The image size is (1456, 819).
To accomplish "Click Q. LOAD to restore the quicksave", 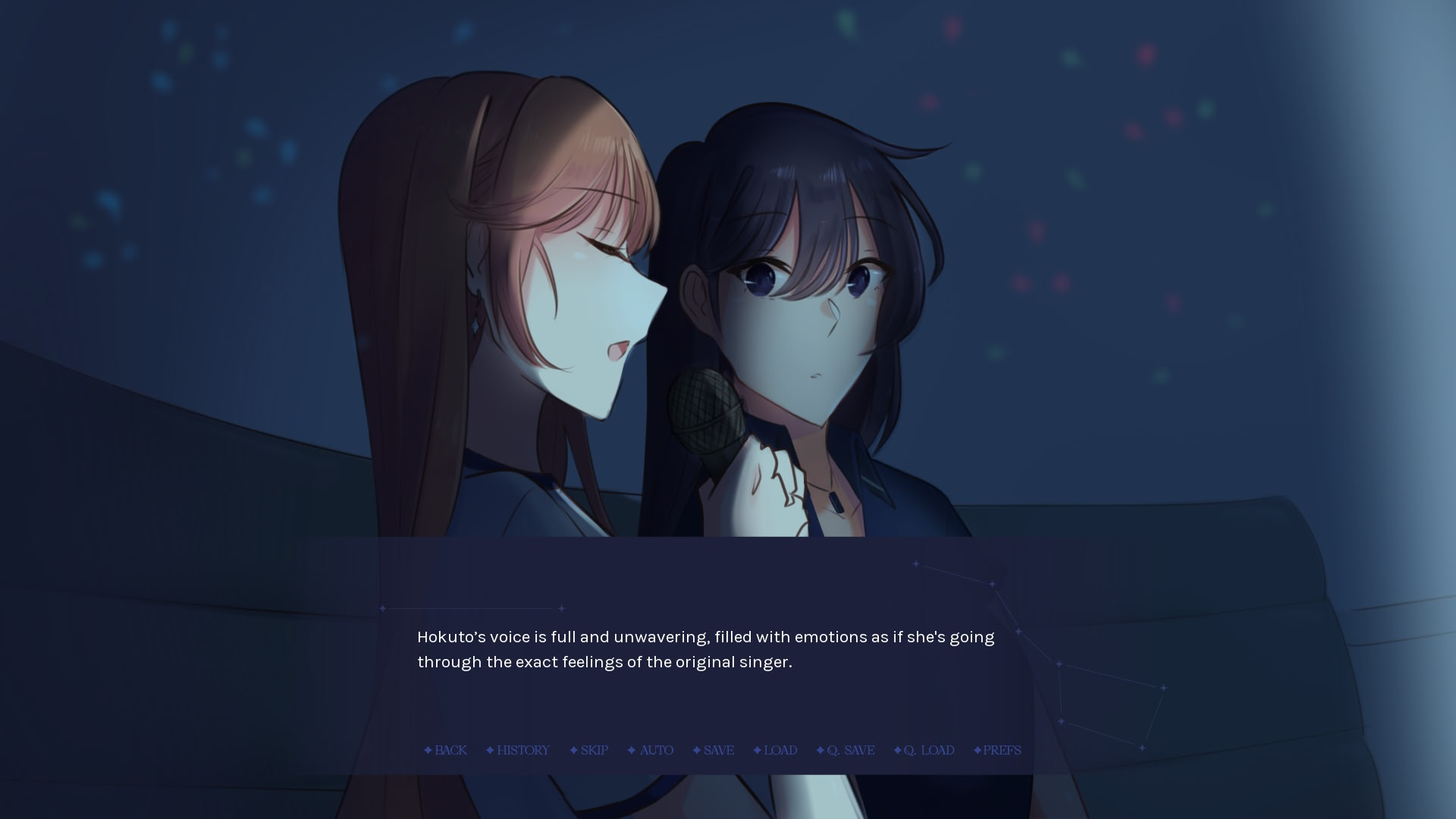I will coord(930,750).
